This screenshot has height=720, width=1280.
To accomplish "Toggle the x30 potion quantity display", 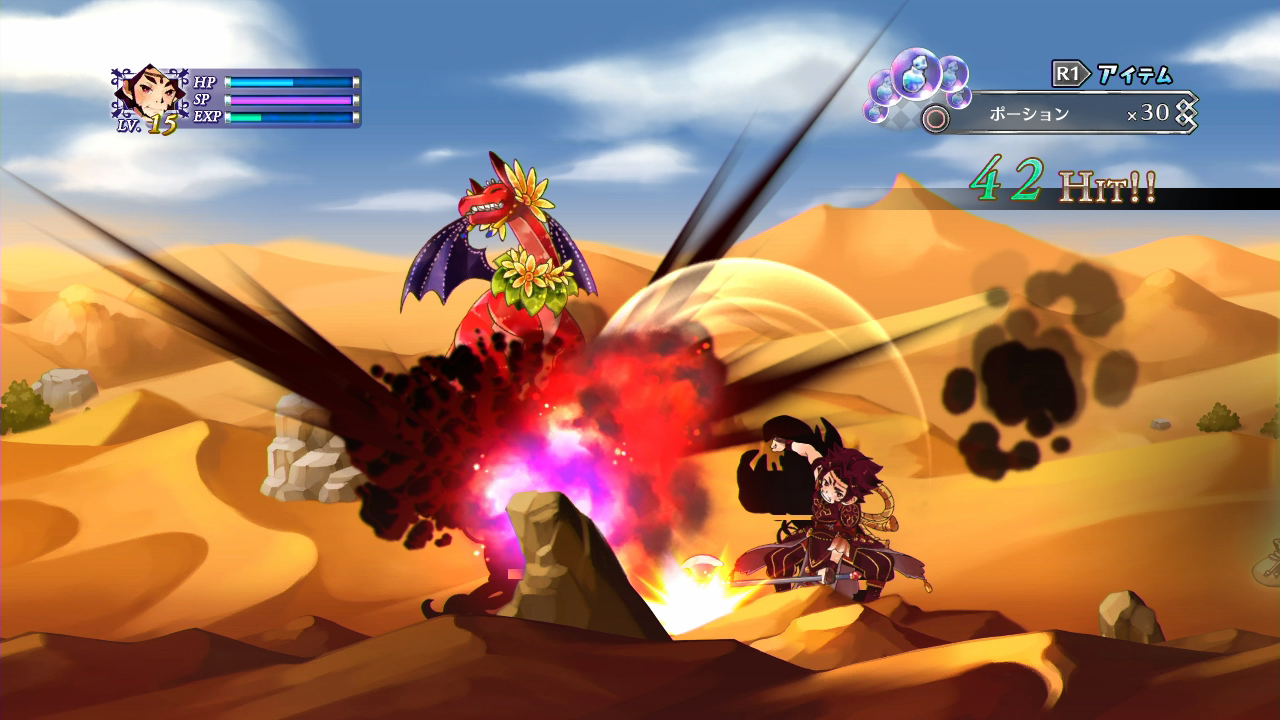I will click(x=1145, y=112).
